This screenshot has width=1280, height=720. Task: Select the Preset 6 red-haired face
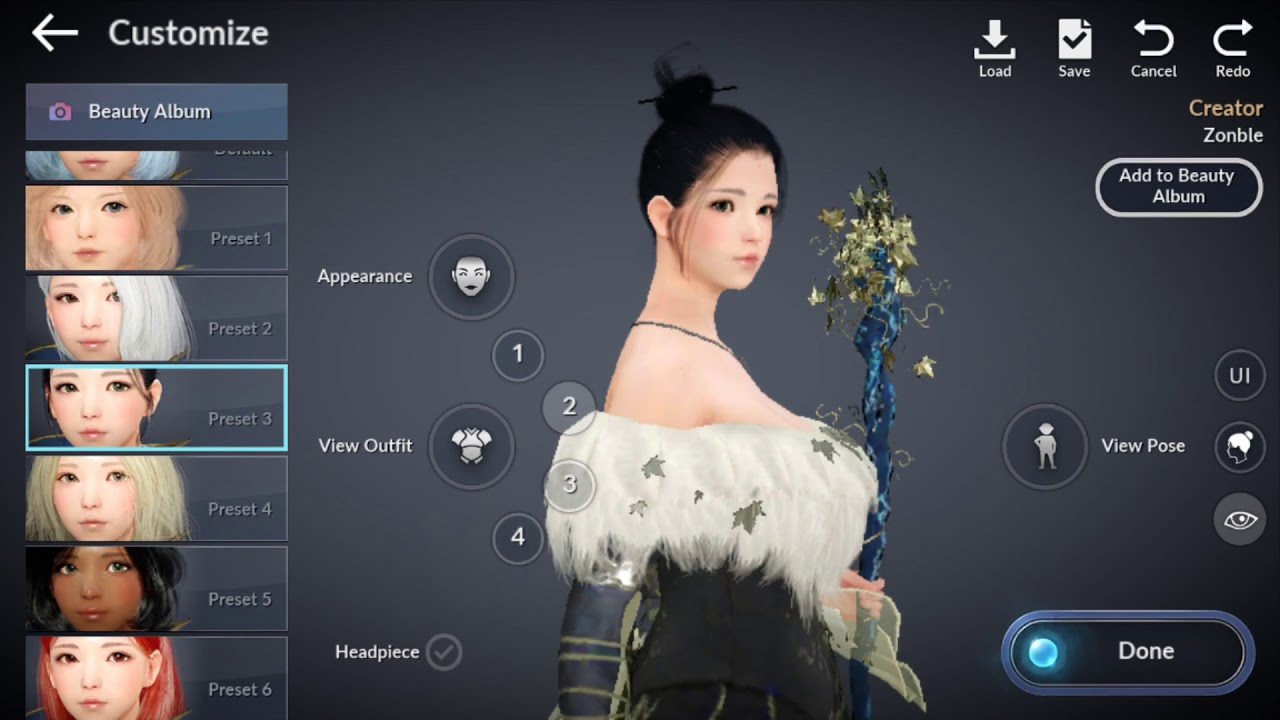coord(156,678)
